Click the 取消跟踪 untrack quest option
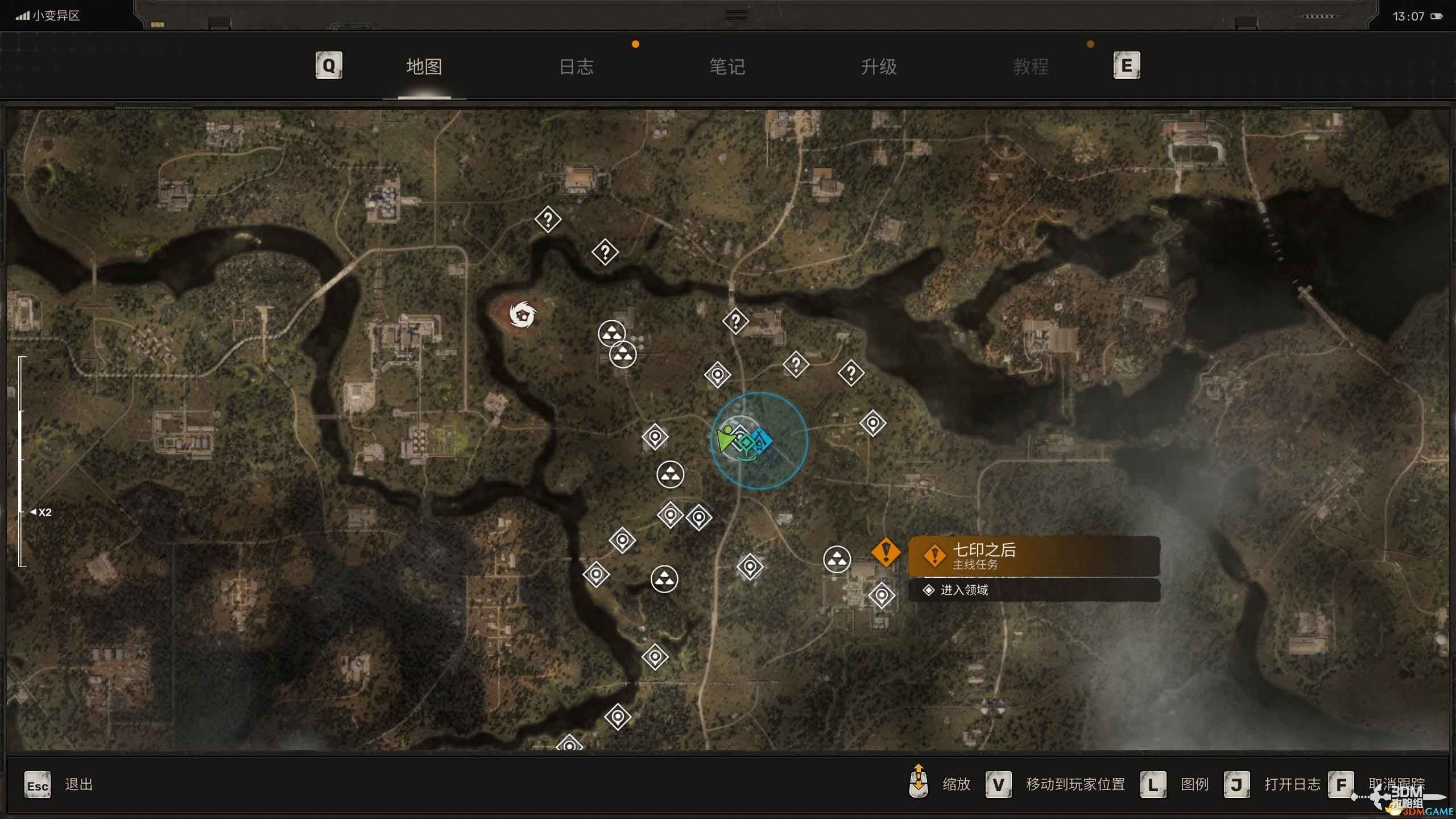 pyautogui.click(x=1396, y=785)
